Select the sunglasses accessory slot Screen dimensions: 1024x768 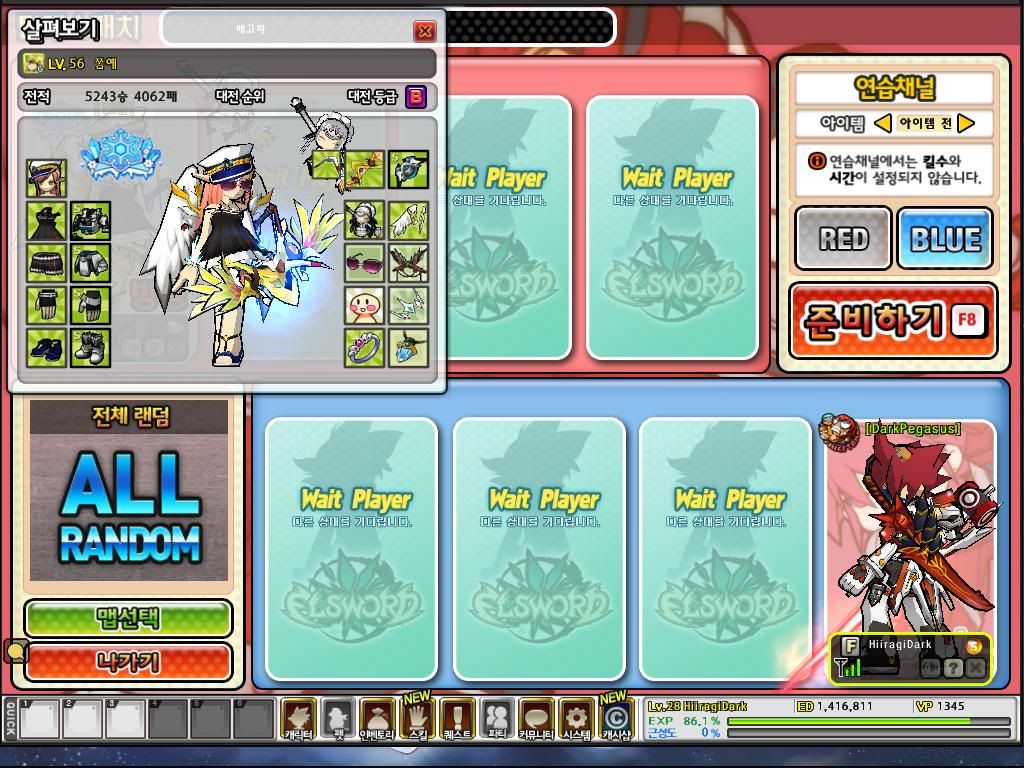coord(364,263)
